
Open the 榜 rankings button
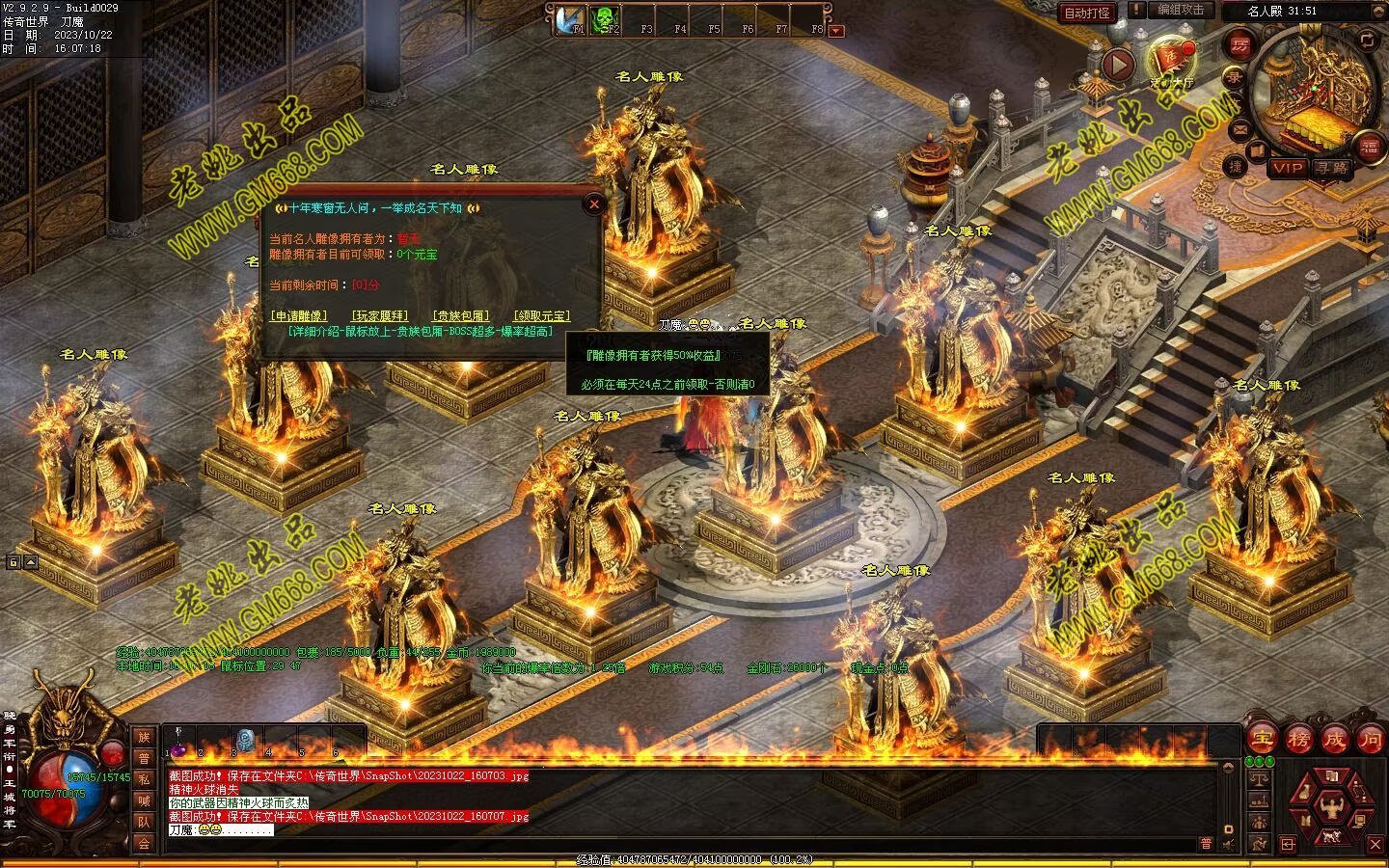[1298, 740]
